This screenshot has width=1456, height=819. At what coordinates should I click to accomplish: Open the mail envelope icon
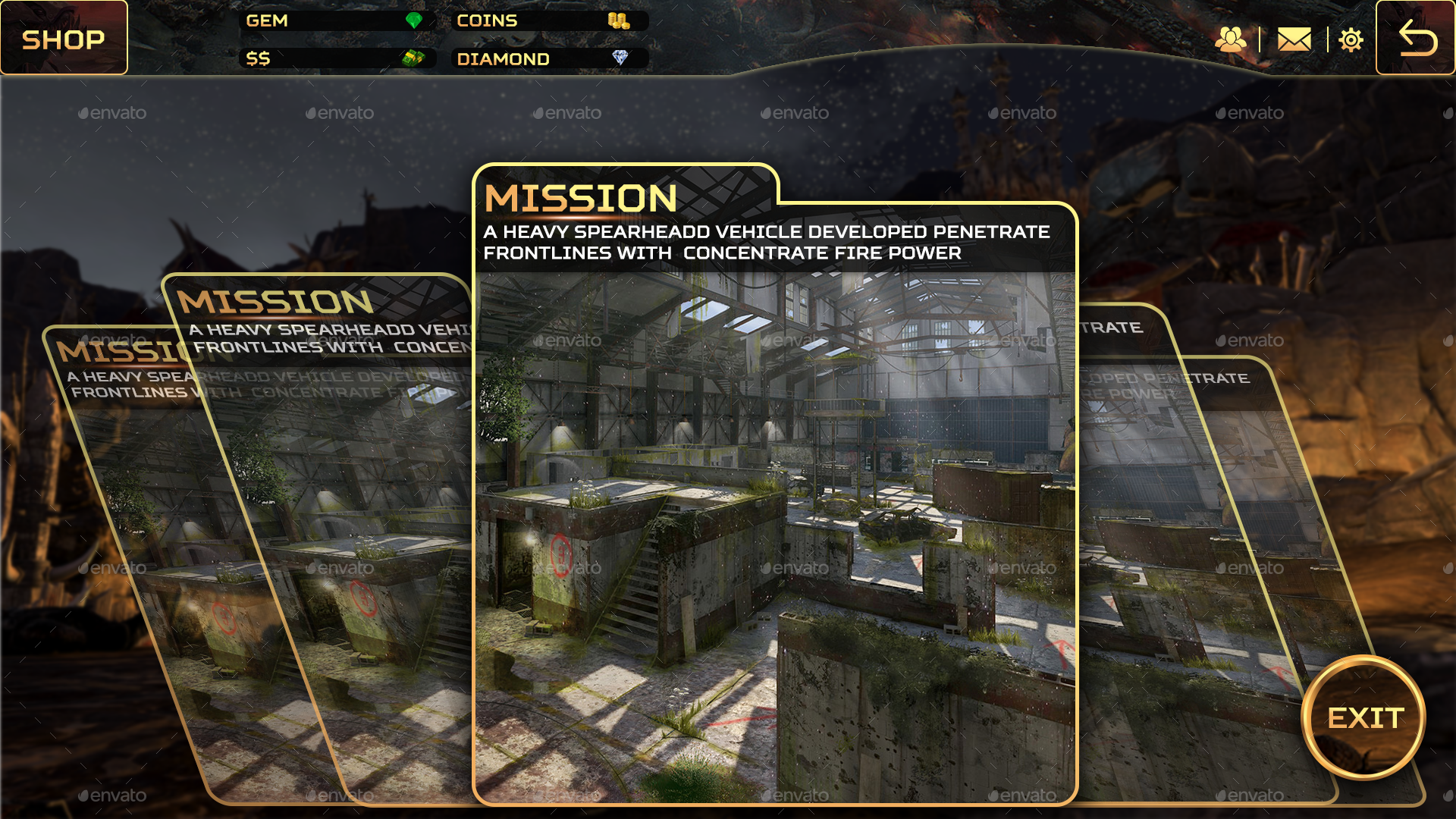[1294, 39]
